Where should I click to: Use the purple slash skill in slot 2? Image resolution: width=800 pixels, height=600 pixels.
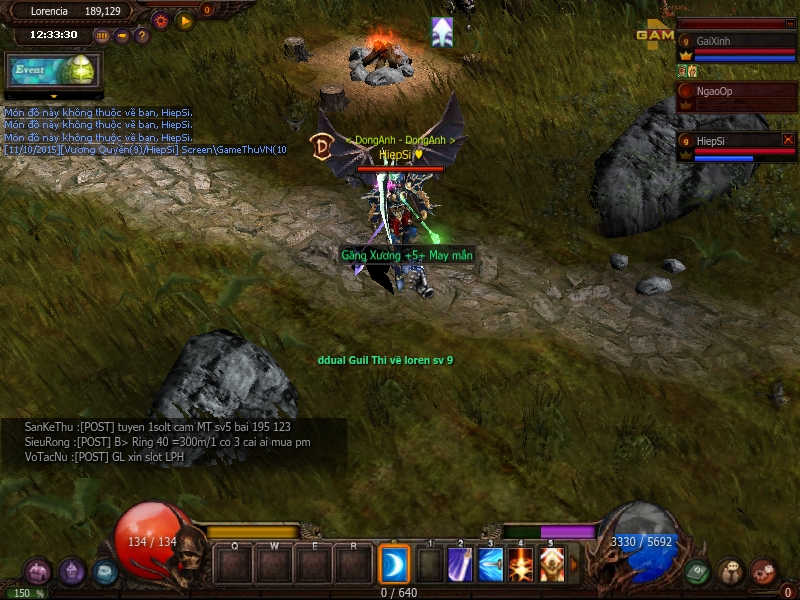460,564
